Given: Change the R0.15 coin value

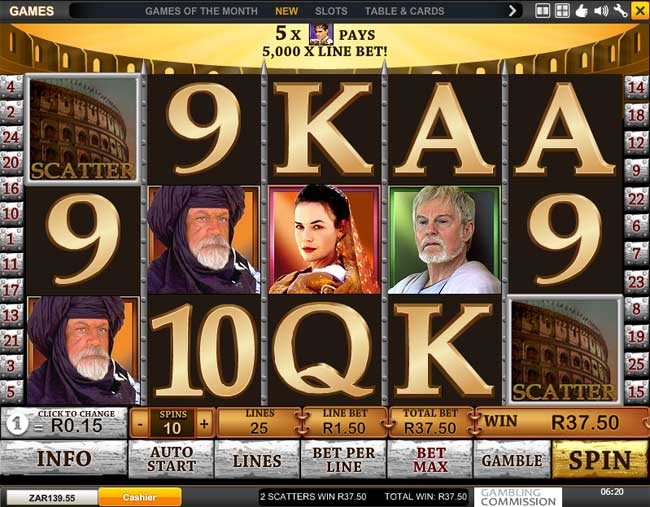Looking at the screenshot, I should [x=67, y=423].
